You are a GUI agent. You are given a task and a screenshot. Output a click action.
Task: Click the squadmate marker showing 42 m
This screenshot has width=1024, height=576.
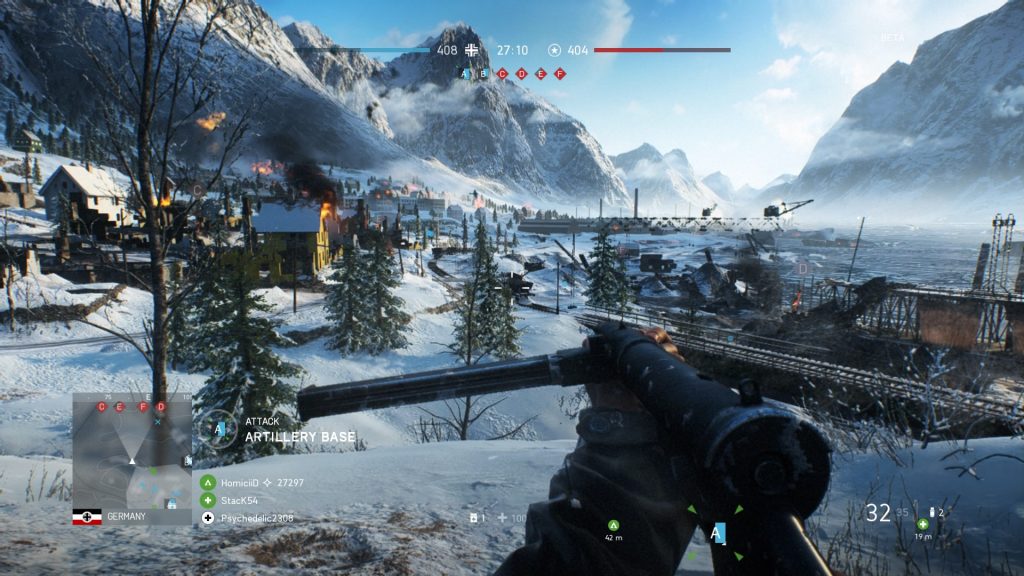[614, 524]
